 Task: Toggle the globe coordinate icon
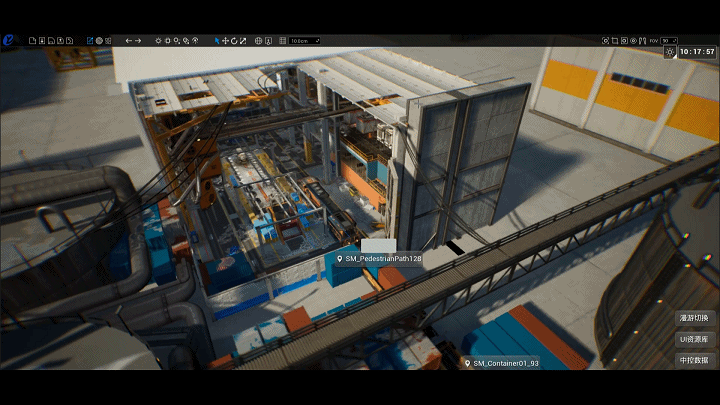(x=259, y=41)
